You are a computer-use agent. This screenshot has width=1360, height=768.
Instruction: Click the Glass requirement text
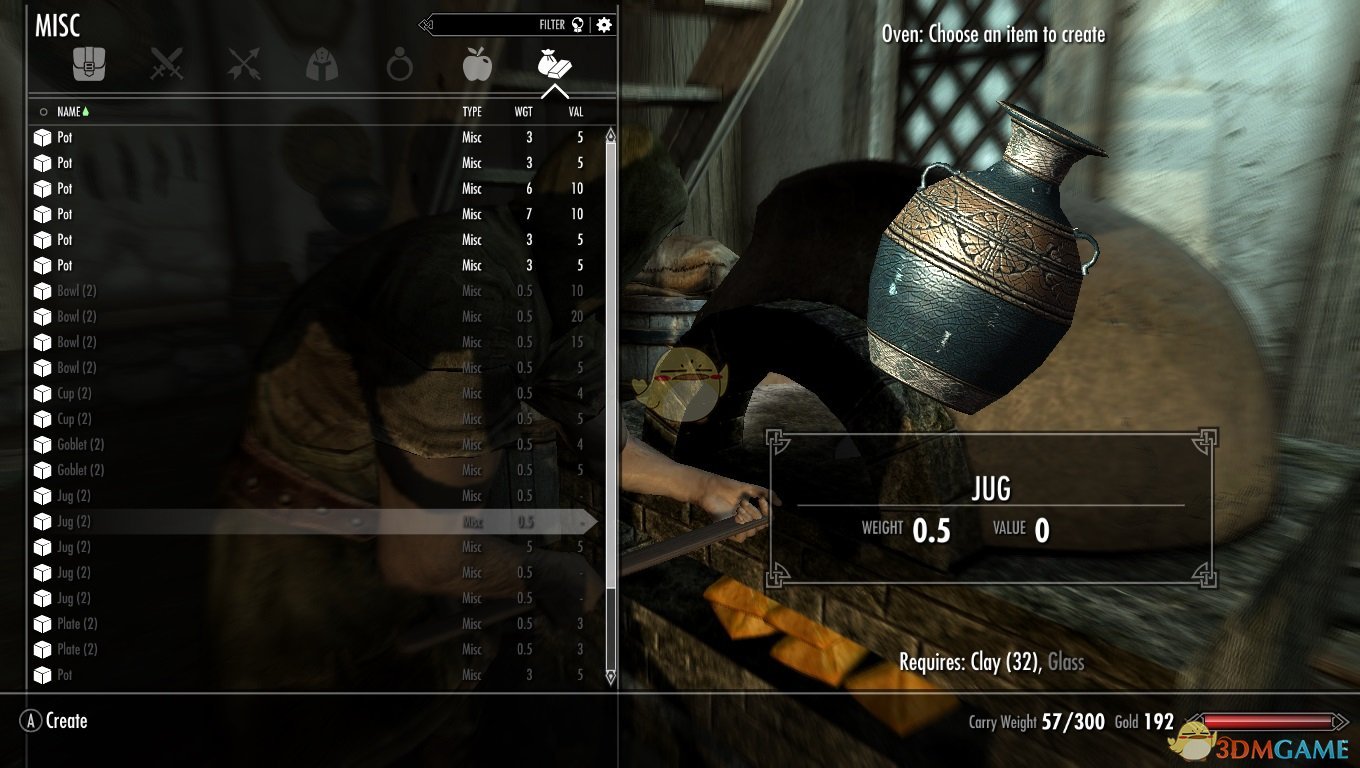1069,662
